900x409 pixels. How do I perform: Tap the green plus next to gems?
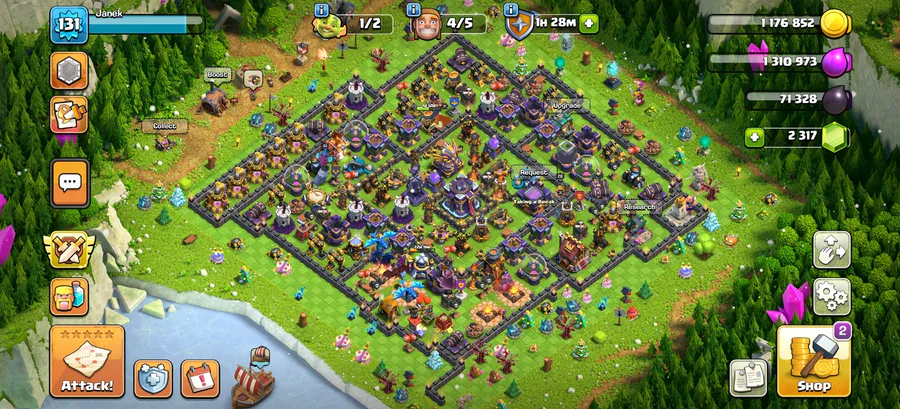755,136
